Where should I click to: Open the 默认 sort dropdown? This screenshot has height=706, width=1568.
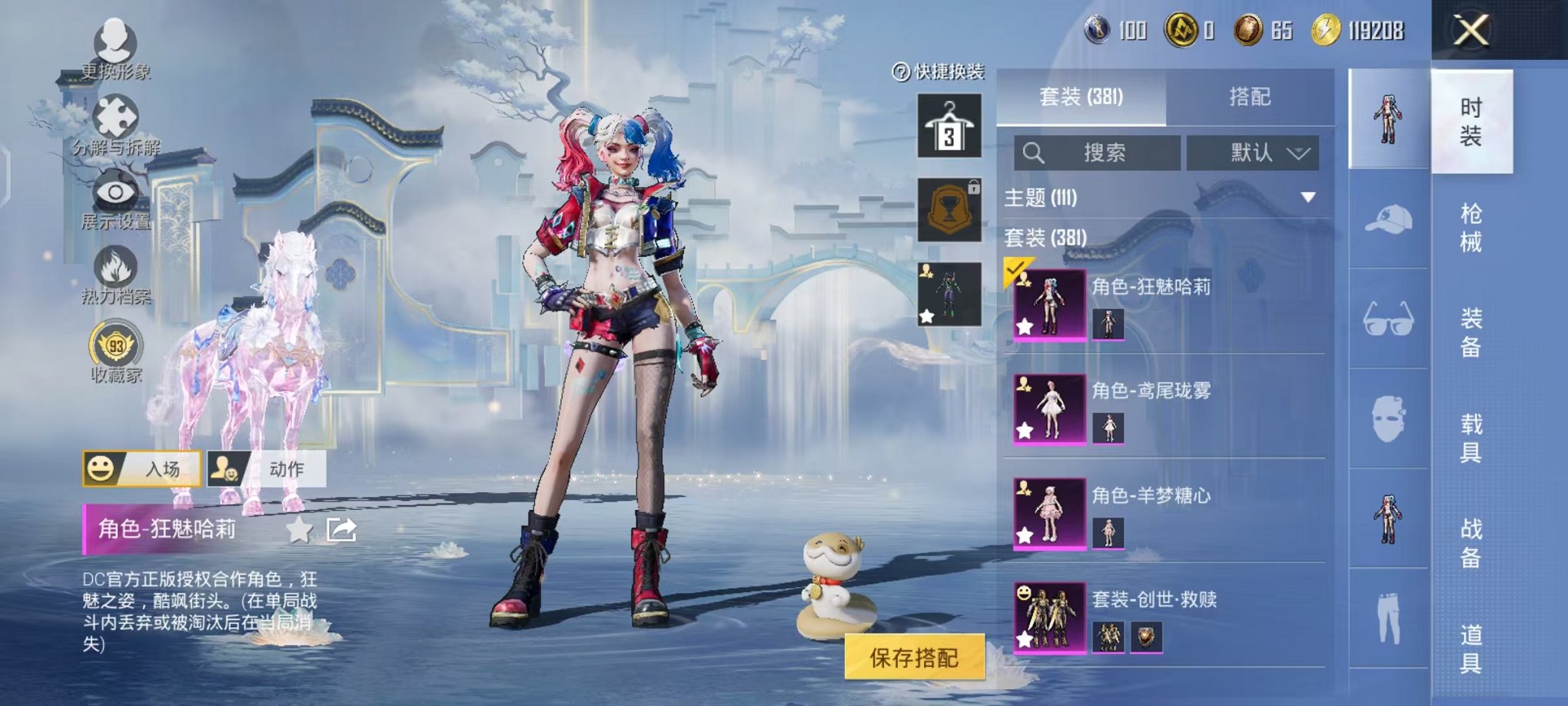pos(1253,153)
